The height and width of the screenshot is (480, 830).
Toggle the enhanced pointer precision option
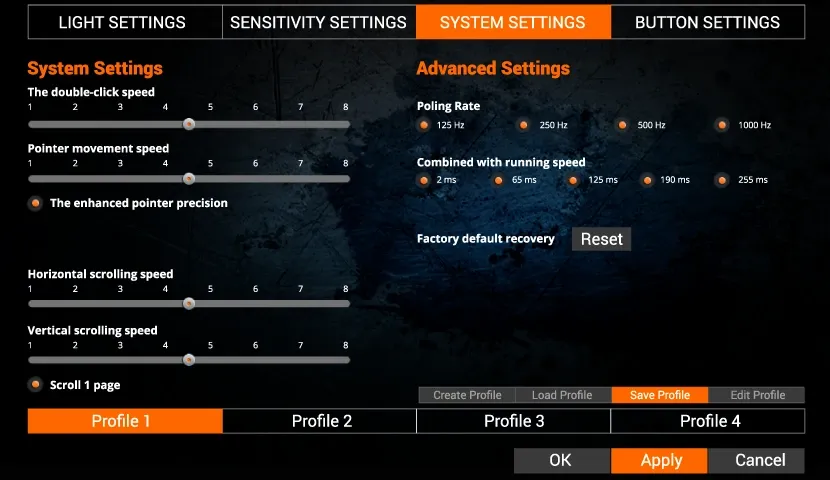pos(35,203)
